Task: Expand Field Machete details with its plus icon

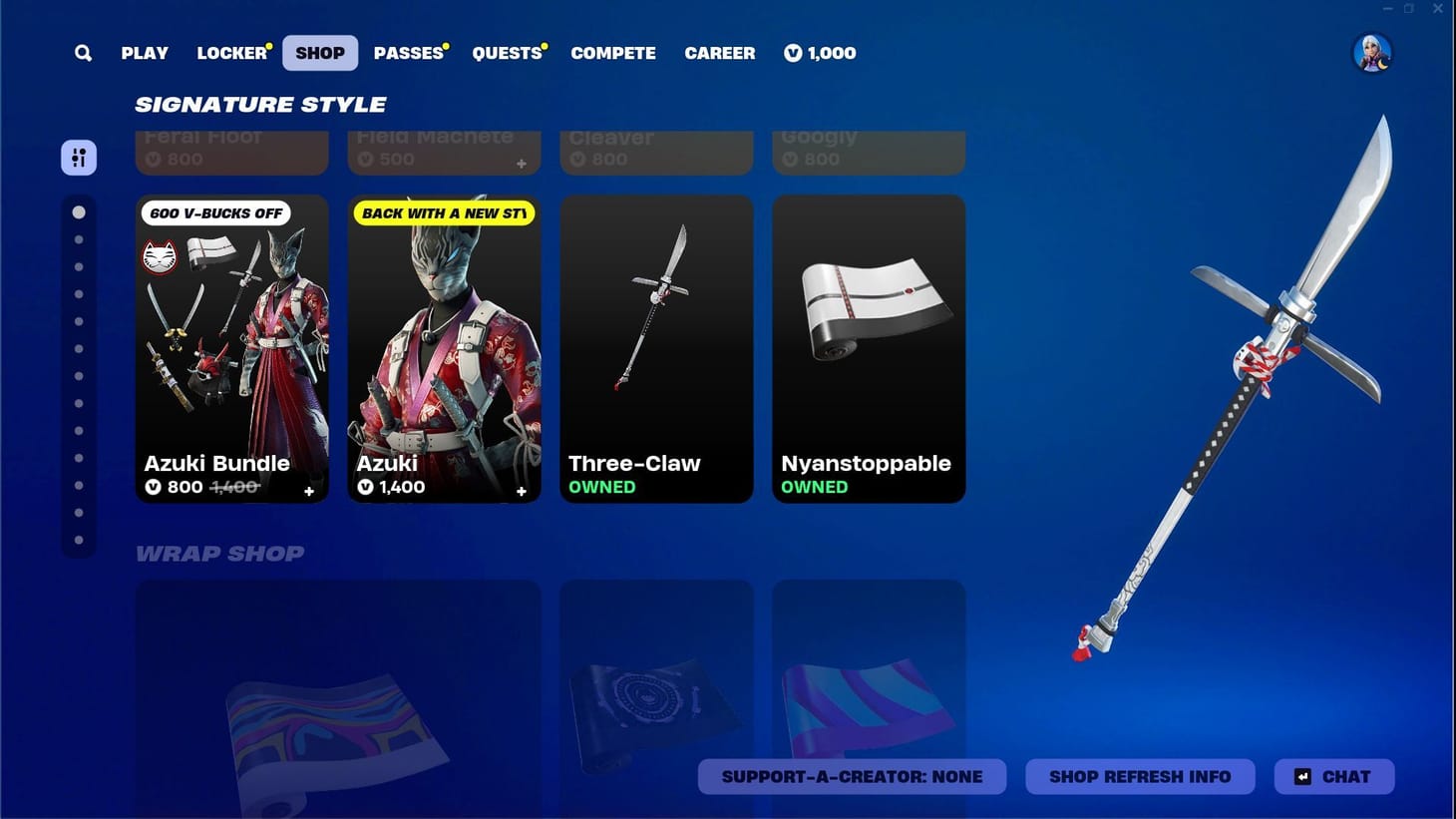Action: click(522, 162)
